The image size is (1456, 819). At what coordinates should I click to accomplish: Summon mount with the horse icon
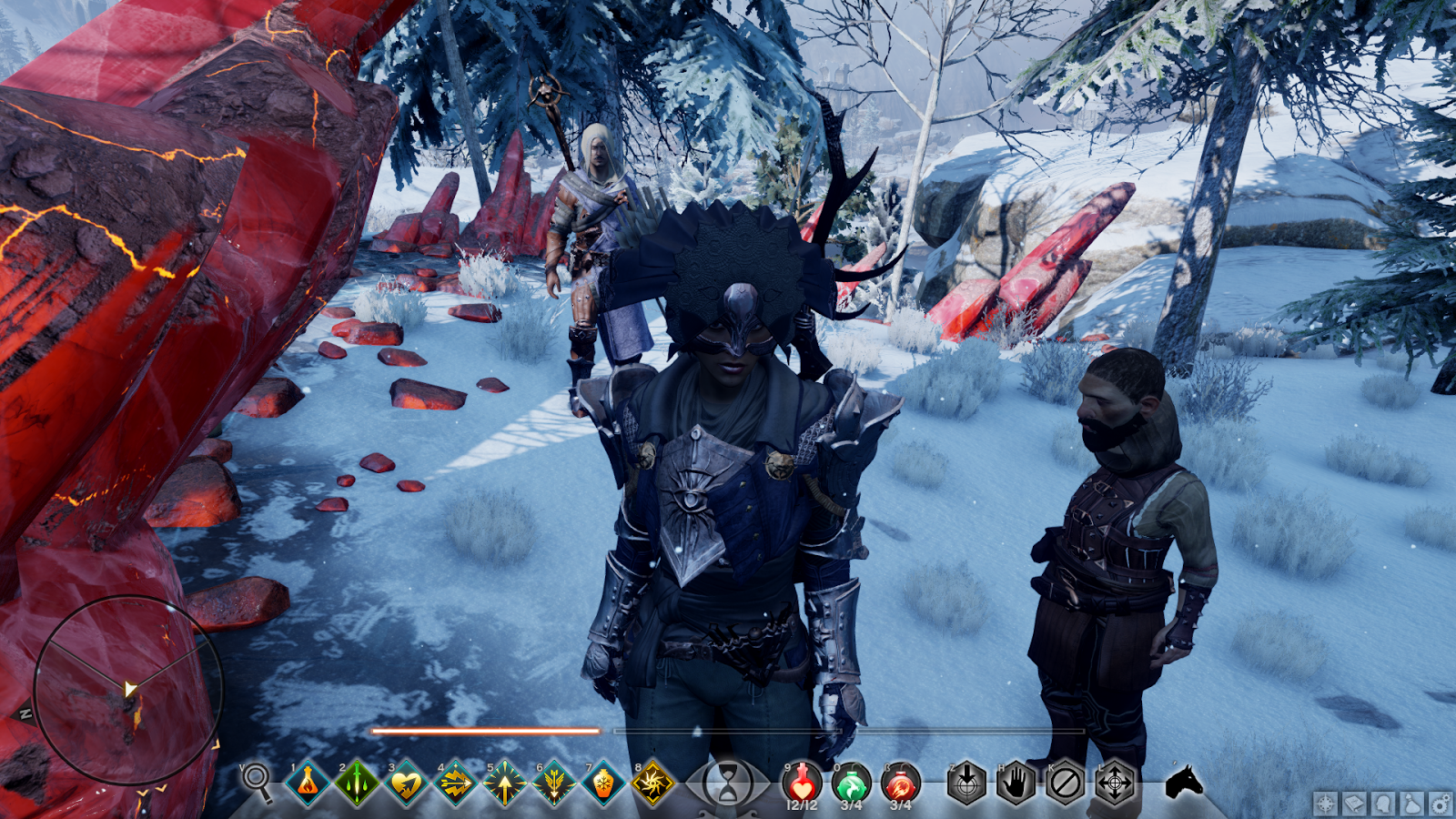coord(1184,782)
